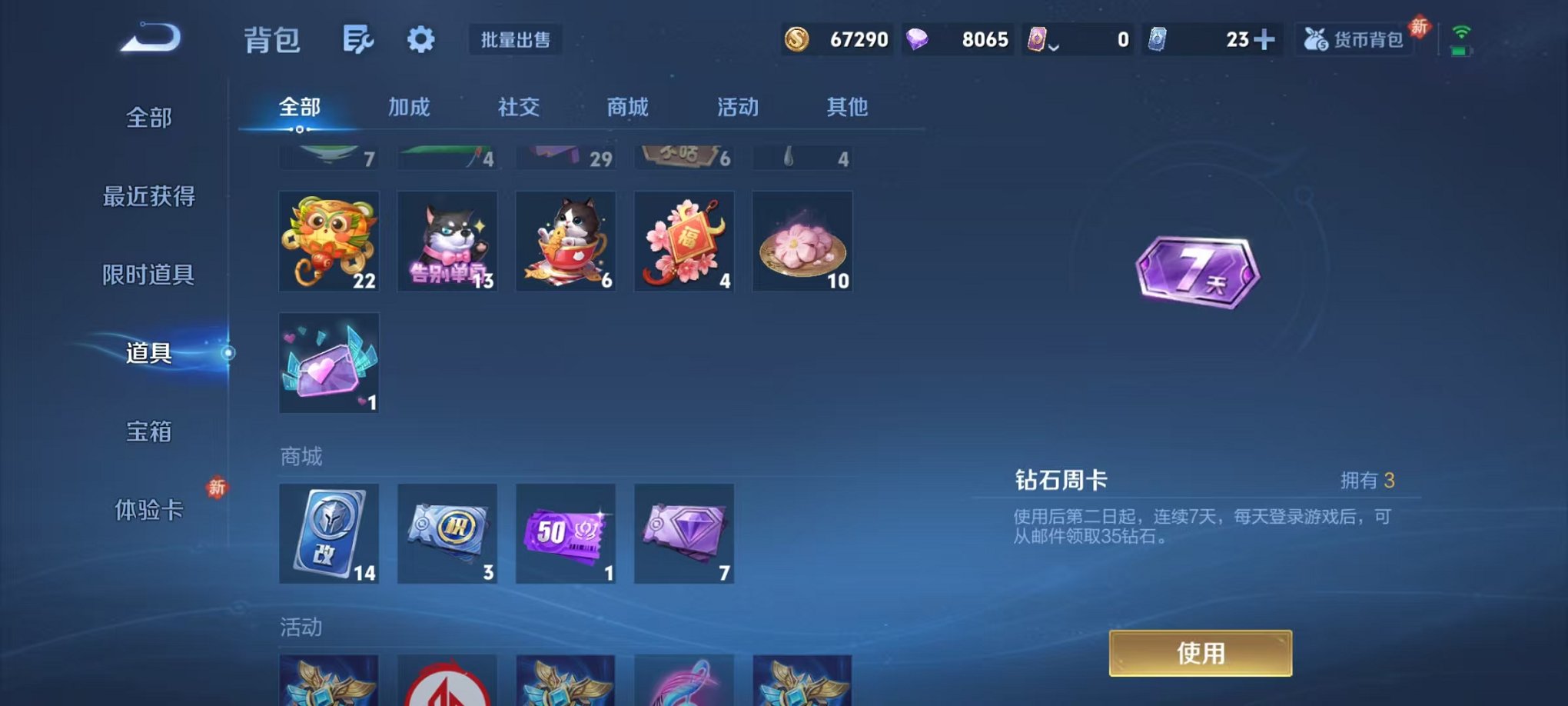Open the item sell/edit icon beside 背包
The height and width of the screenshot is (706, 1568).
(x=360, y=39)
